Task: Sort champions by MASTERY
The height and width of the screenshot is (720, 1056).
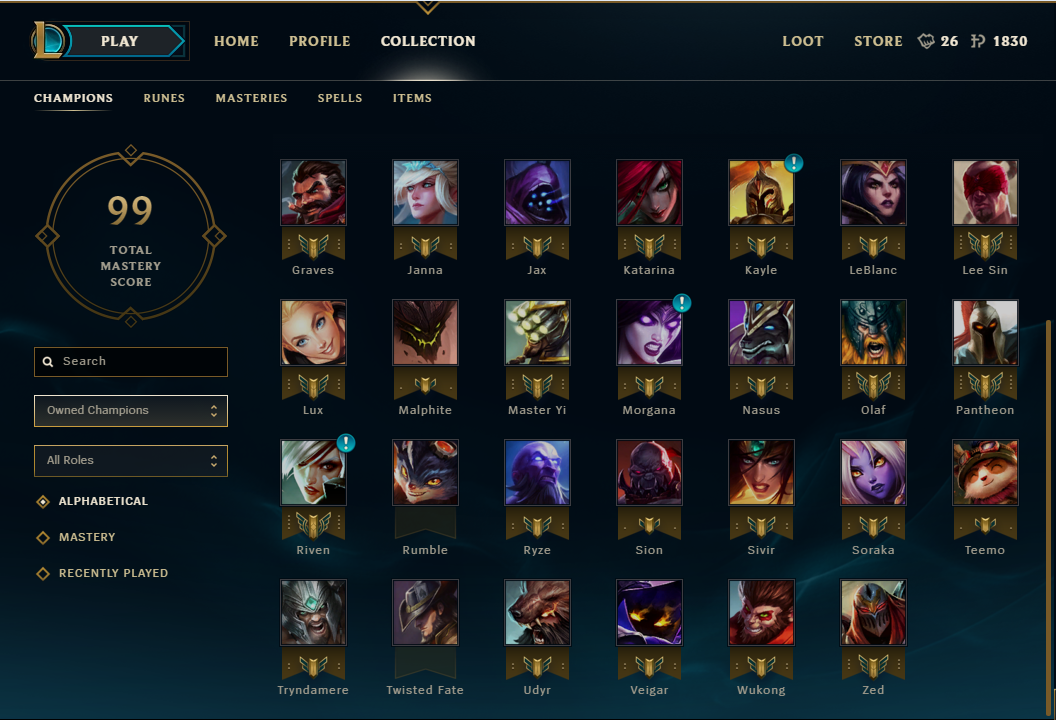Action: pos(87,538)
